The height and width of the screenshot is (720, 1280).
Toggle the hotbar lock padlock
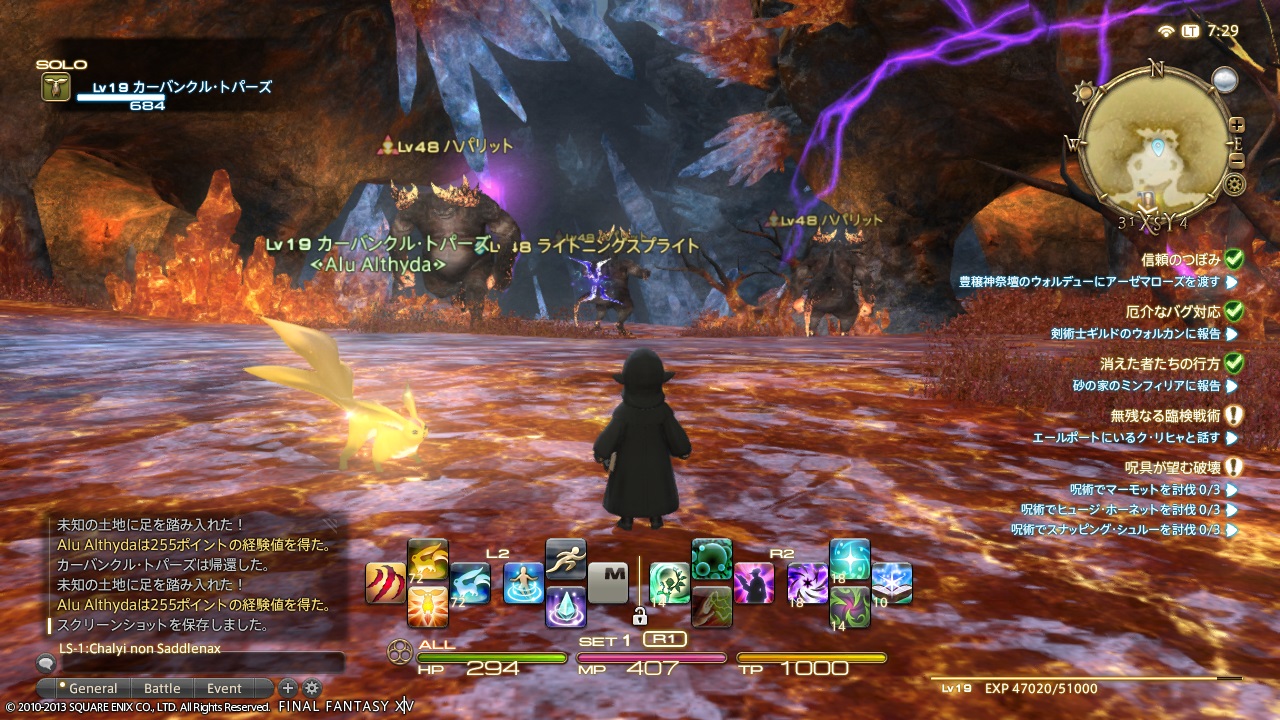pyautogui.click(x=640, y=616)
